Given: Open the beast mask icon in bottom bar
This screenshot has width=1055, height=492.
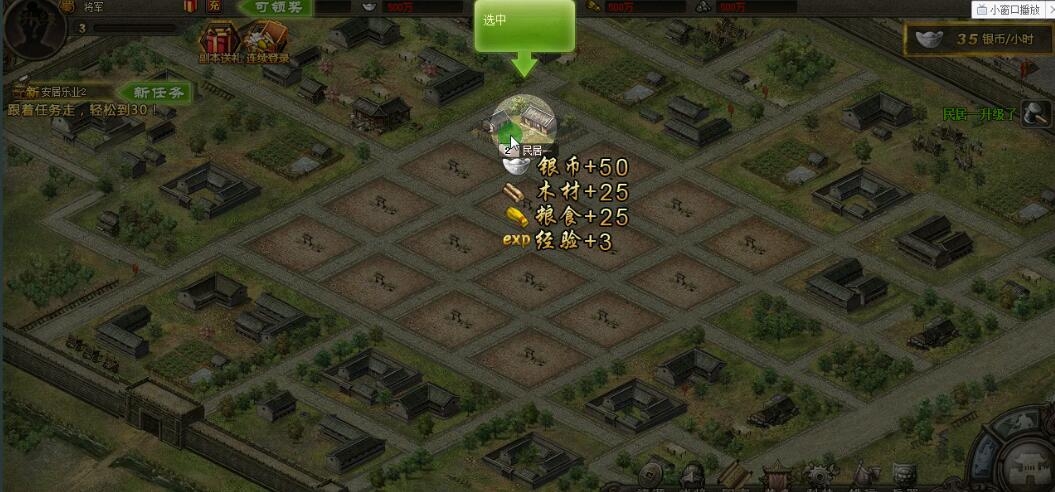Looking at the screenshot, I should tap(905, 476).
